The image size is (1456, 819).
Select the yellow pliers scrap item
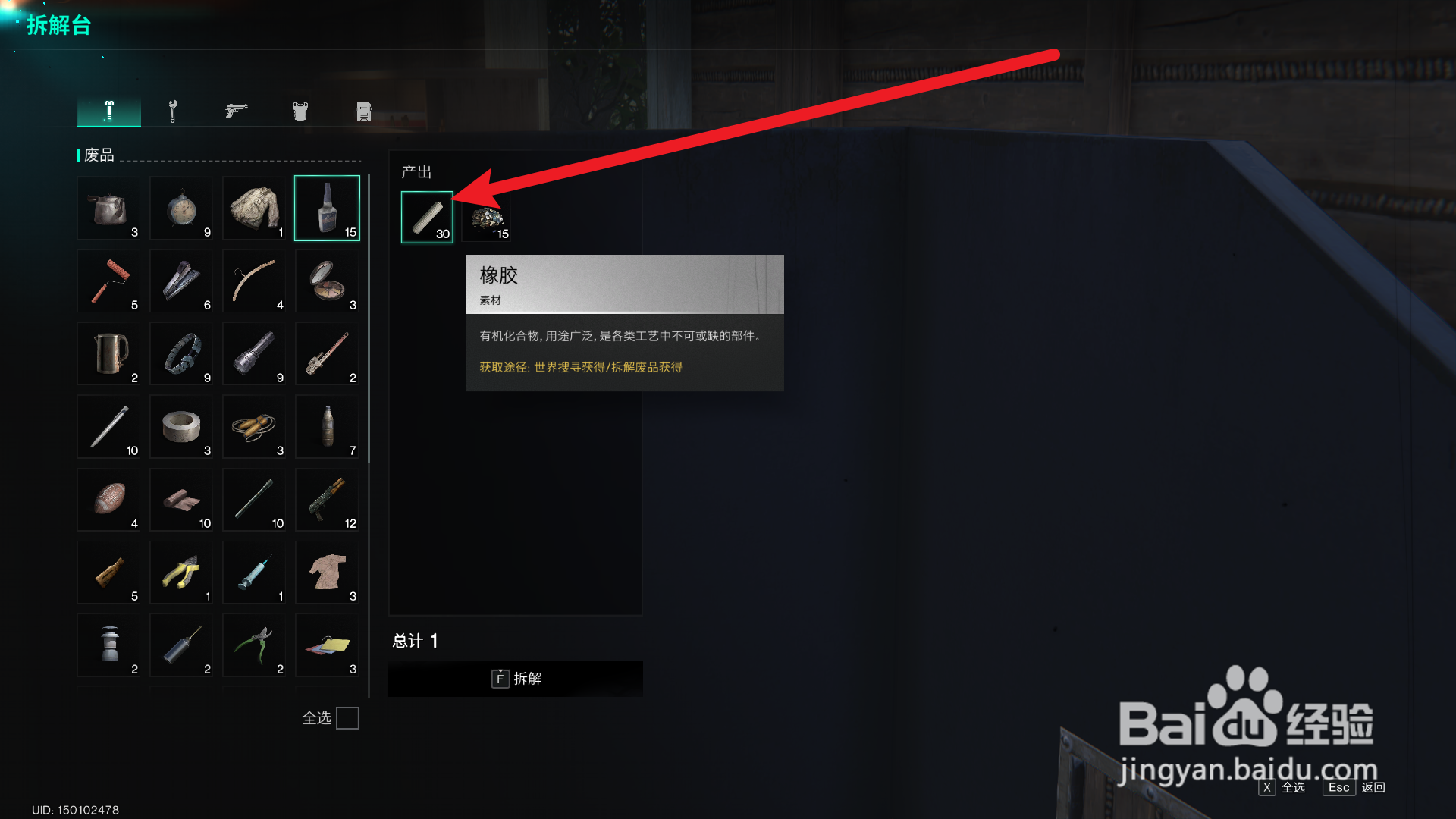(x=181, y=573)
